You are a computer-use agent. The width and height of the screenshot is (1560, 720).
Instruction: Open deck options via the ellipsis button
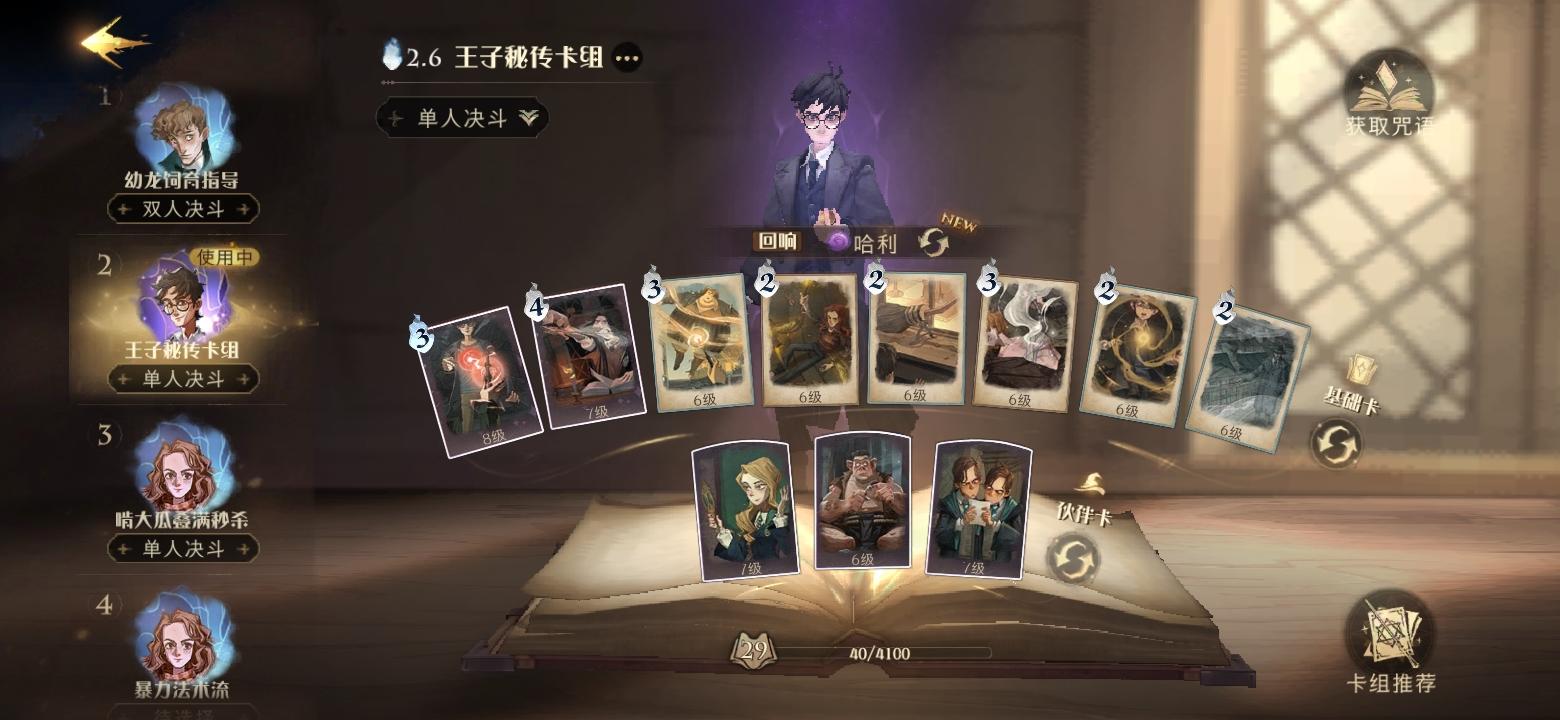[628, 59]
